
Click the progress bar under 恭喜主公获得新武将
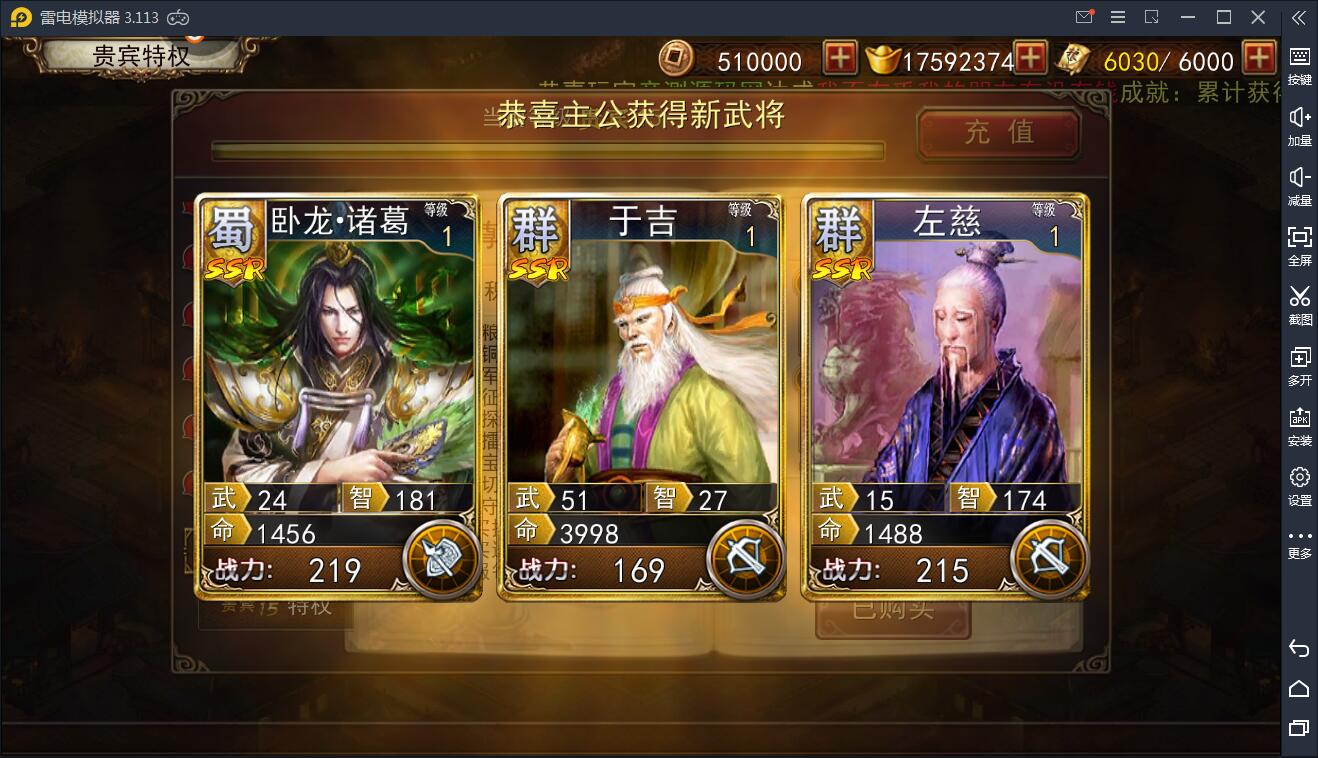547,150
